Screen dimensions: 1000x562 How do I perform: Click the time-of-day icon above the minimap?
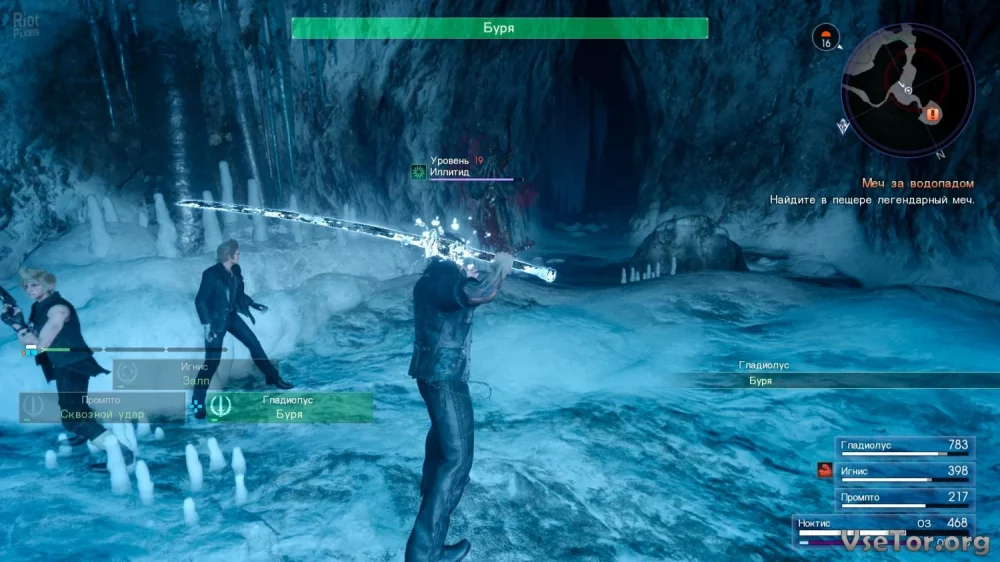827,39
